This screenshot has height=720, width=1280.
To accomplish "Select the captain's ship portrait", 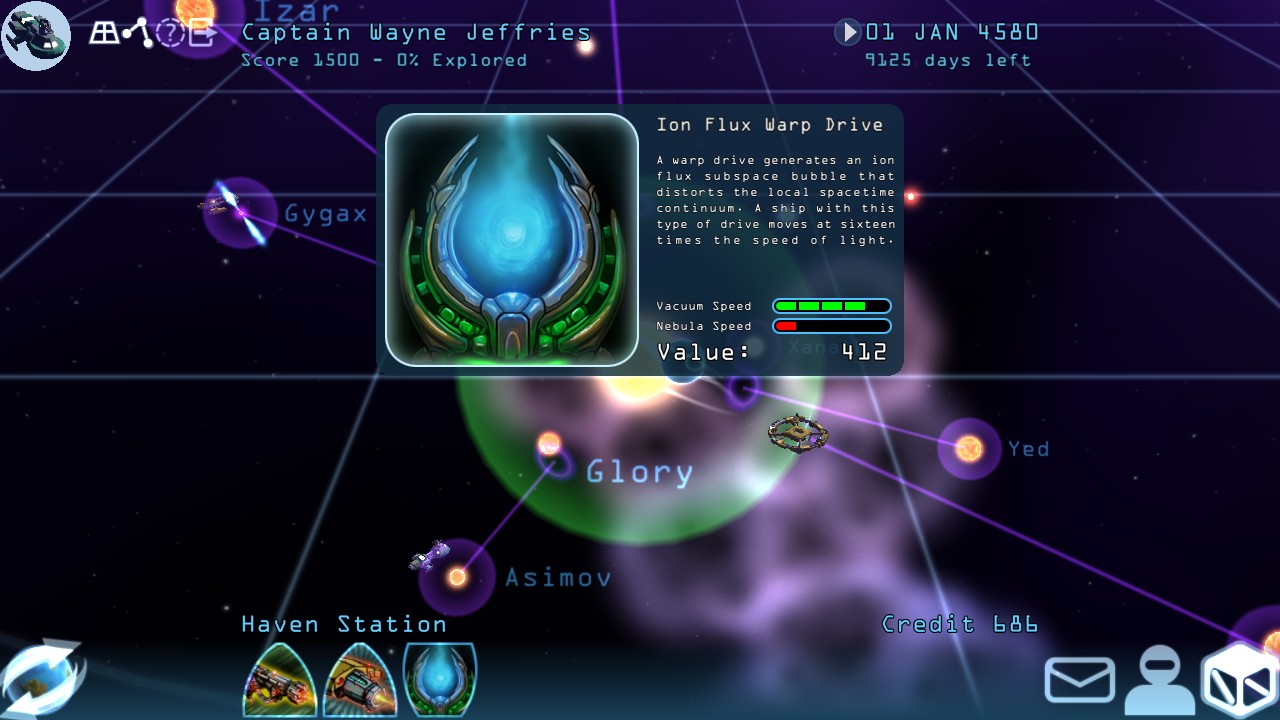I will click(36, 36).
